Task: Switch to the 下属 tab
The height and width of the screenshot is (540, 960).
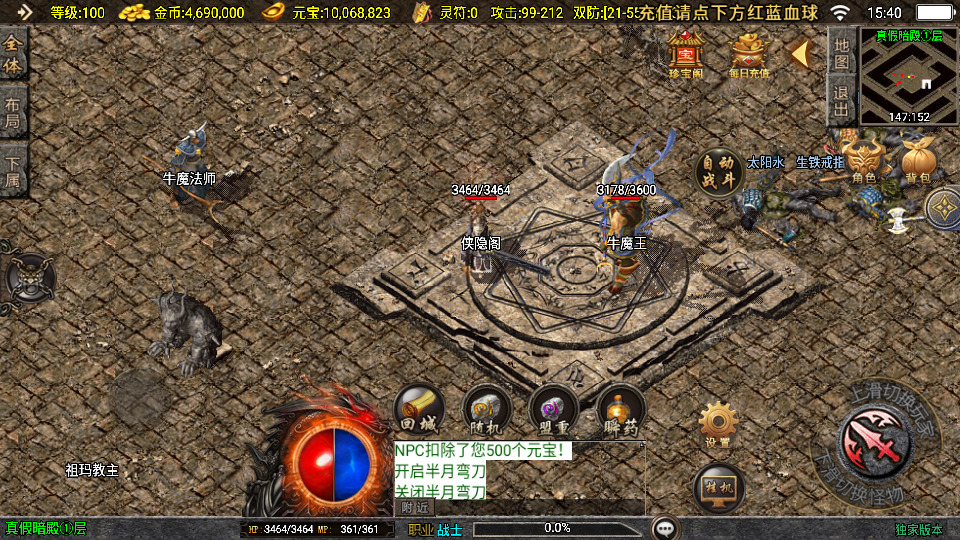Action: tap(13, 171)
